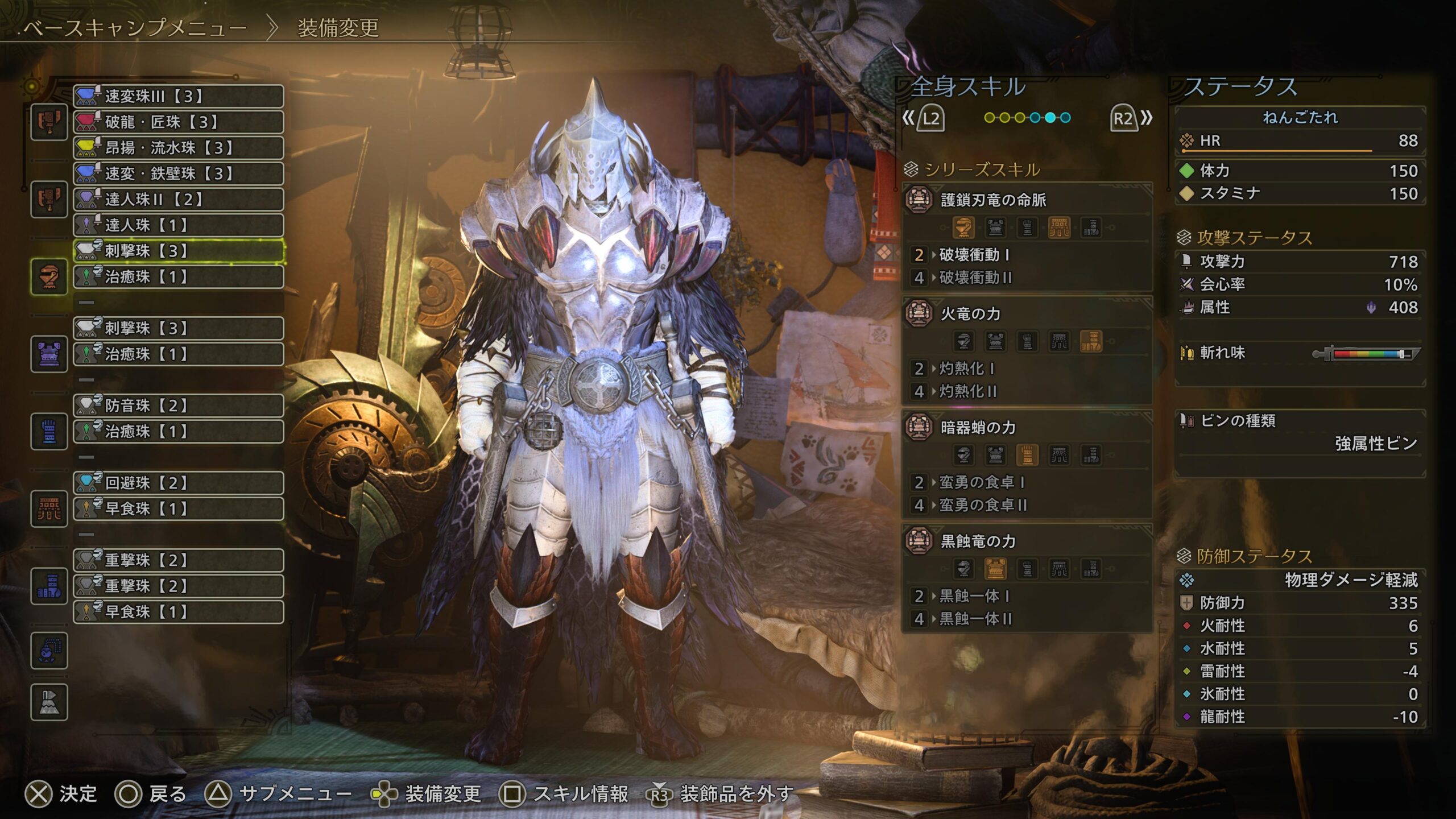Show the 暗器蛸の力 series skill
This screenshot has height=819, width=1456.
coord(978,428)
